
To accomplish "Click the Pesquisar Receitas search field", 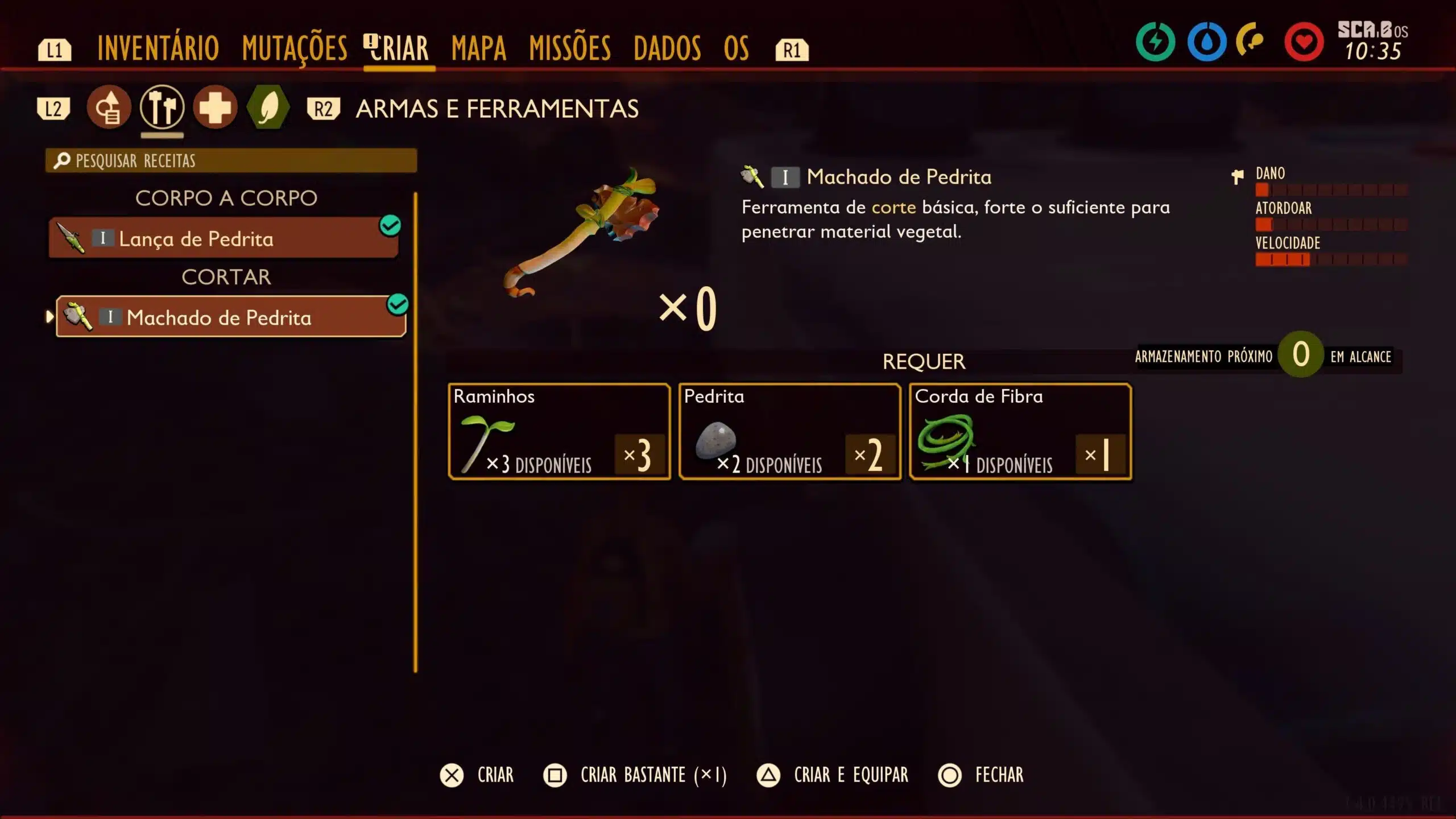I will 231,161.
